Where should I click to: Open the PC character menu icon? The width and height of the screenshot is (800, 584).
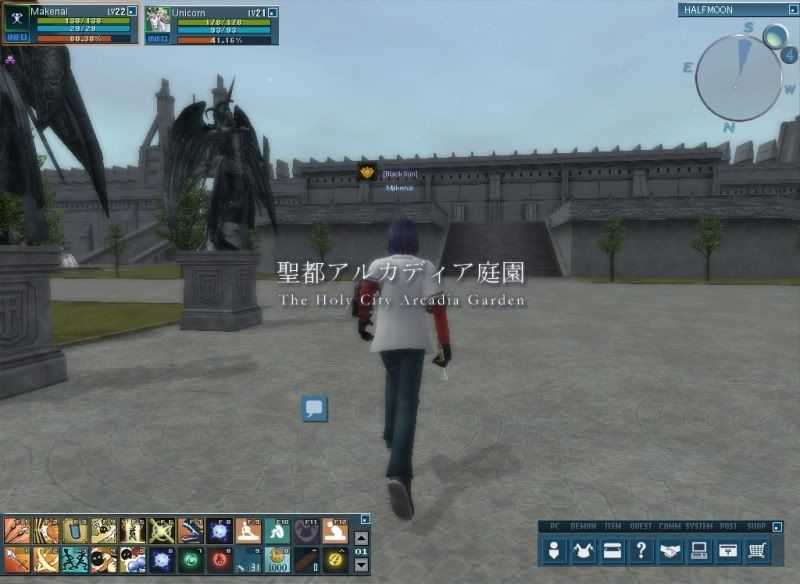click(556, 550)
